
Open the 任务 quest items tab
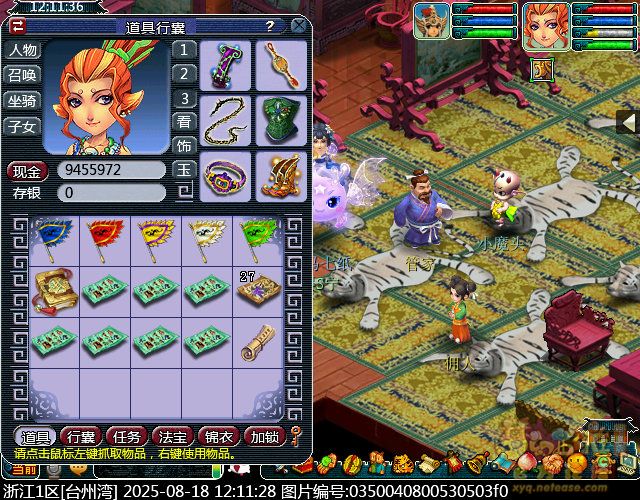123,436
